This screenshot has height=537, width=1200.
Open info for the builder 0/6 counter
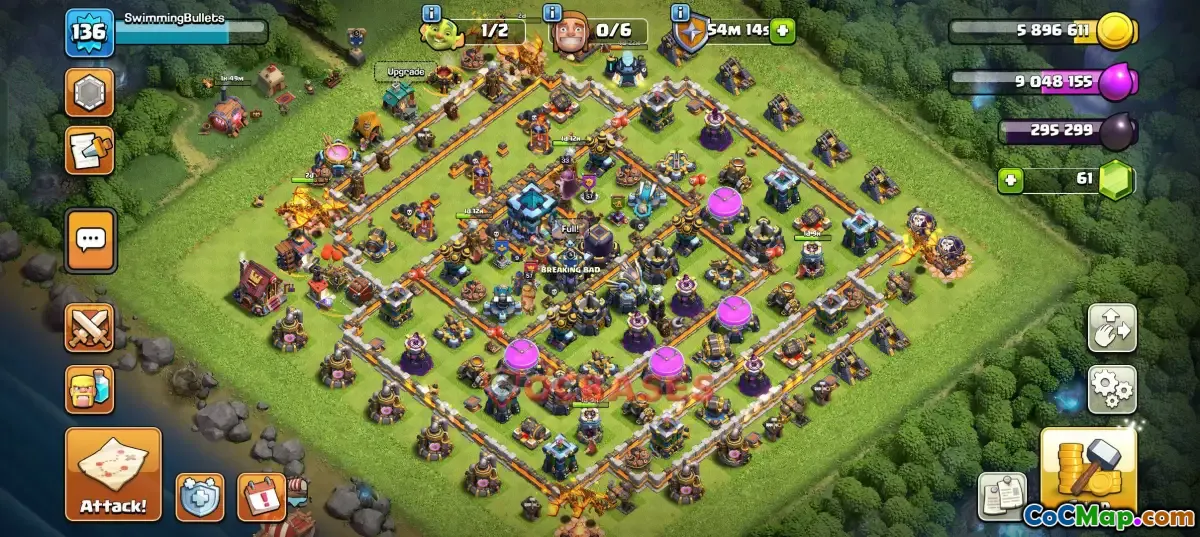click(x=552, y=13)
